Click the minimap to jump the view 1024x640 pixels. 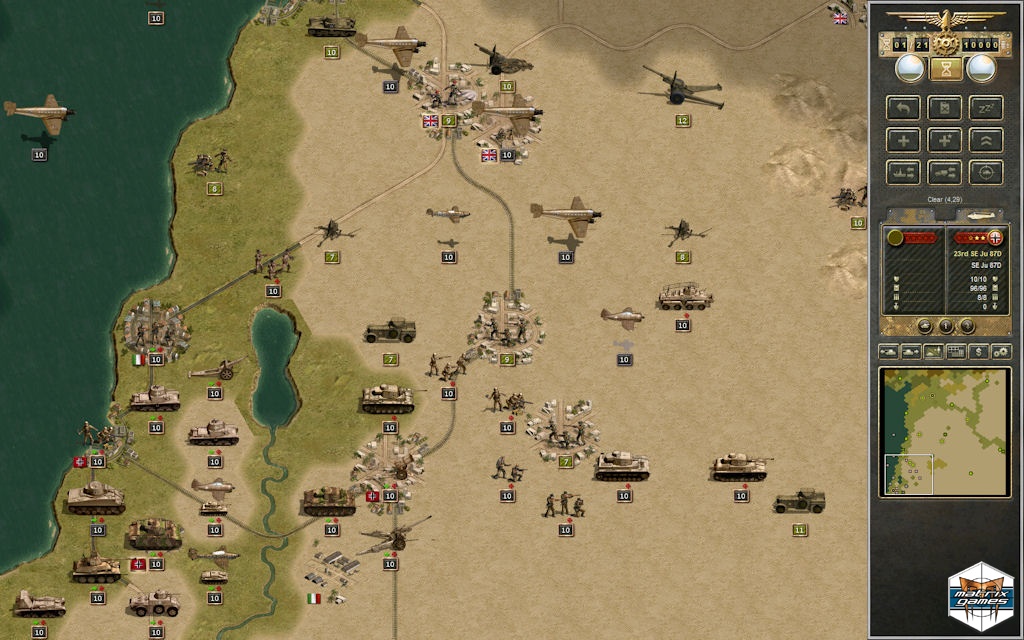click(945, 431)
